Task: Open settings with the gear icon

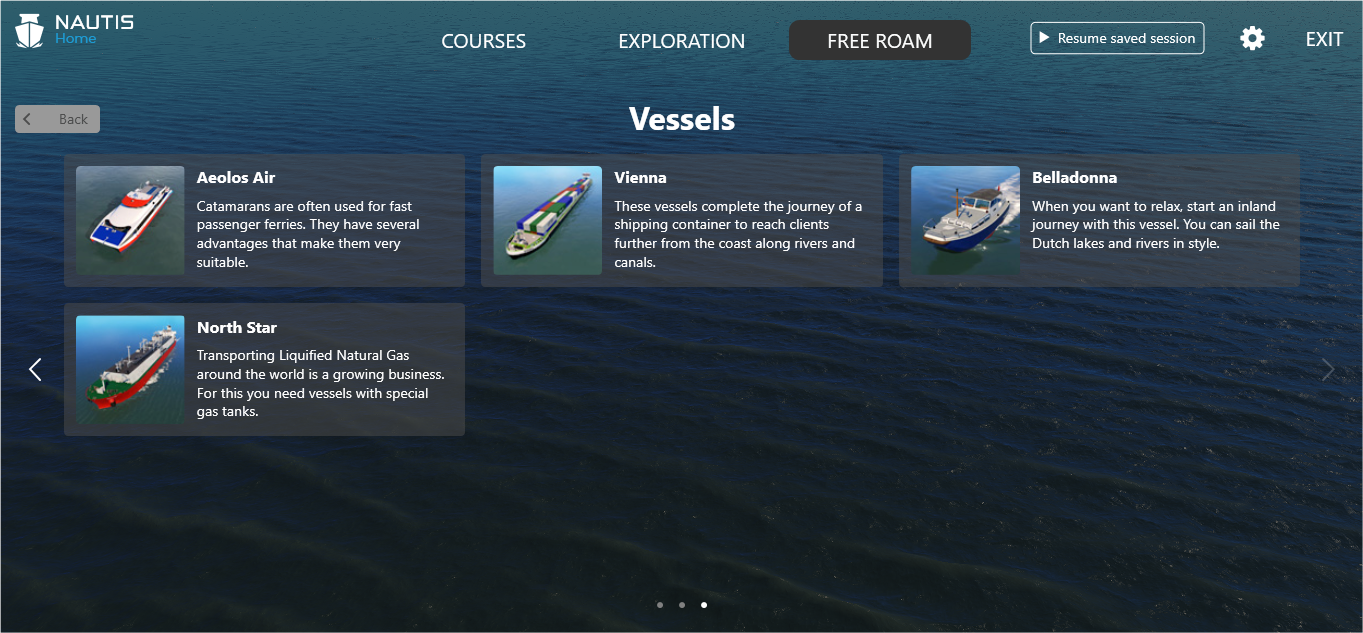Action: click(x=1252, y=38)
